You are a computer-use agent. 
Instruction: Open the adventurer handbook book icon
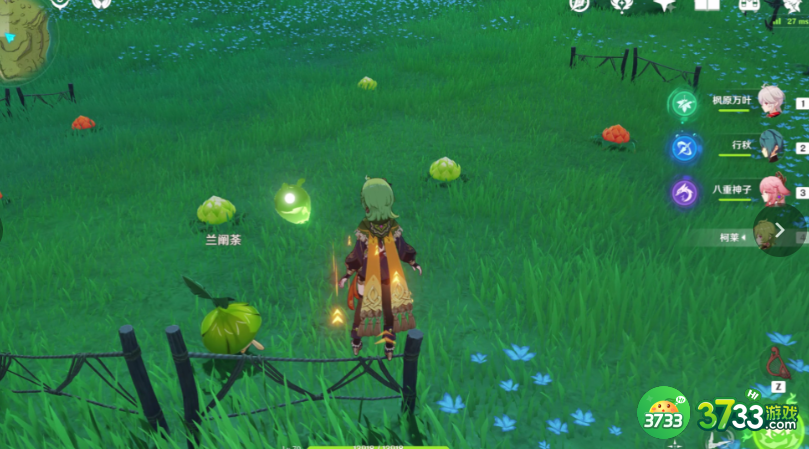pyautogui.click(x=707, y=5)
